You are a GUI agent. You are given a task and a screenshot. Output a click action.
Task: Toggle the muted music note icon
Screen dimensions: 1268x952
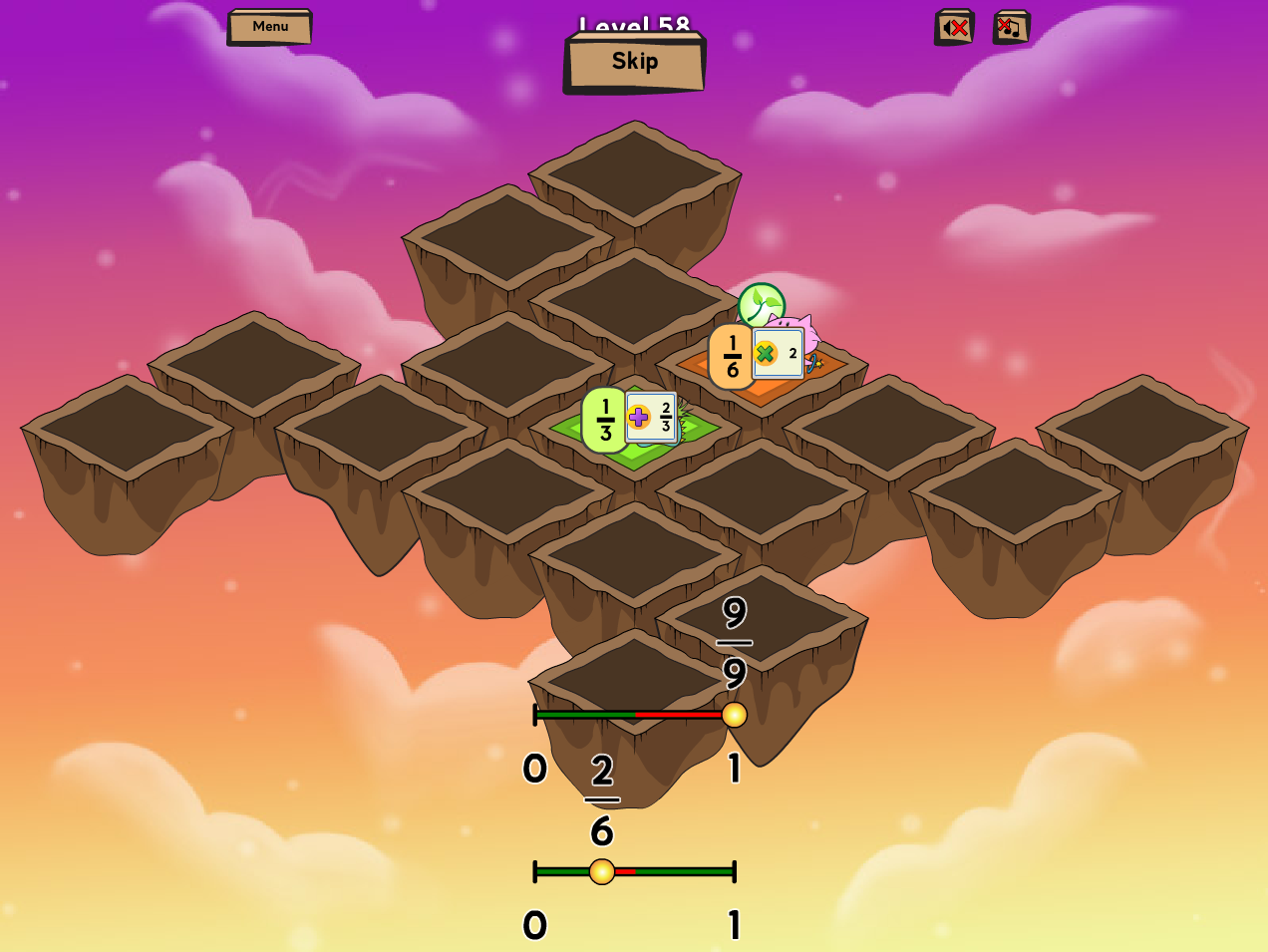tap(1011, 28)
